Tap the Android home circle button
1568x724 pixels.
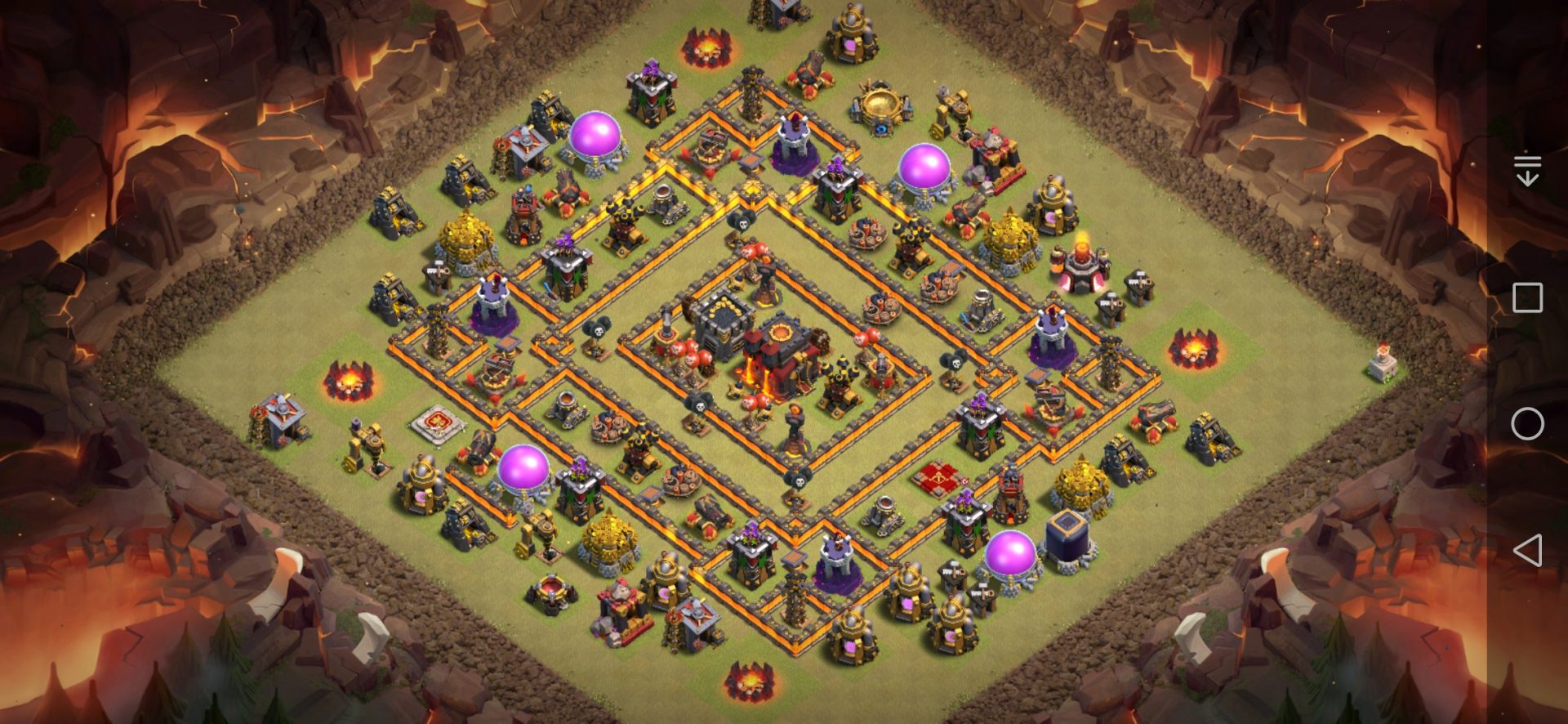pos(1527,424)
